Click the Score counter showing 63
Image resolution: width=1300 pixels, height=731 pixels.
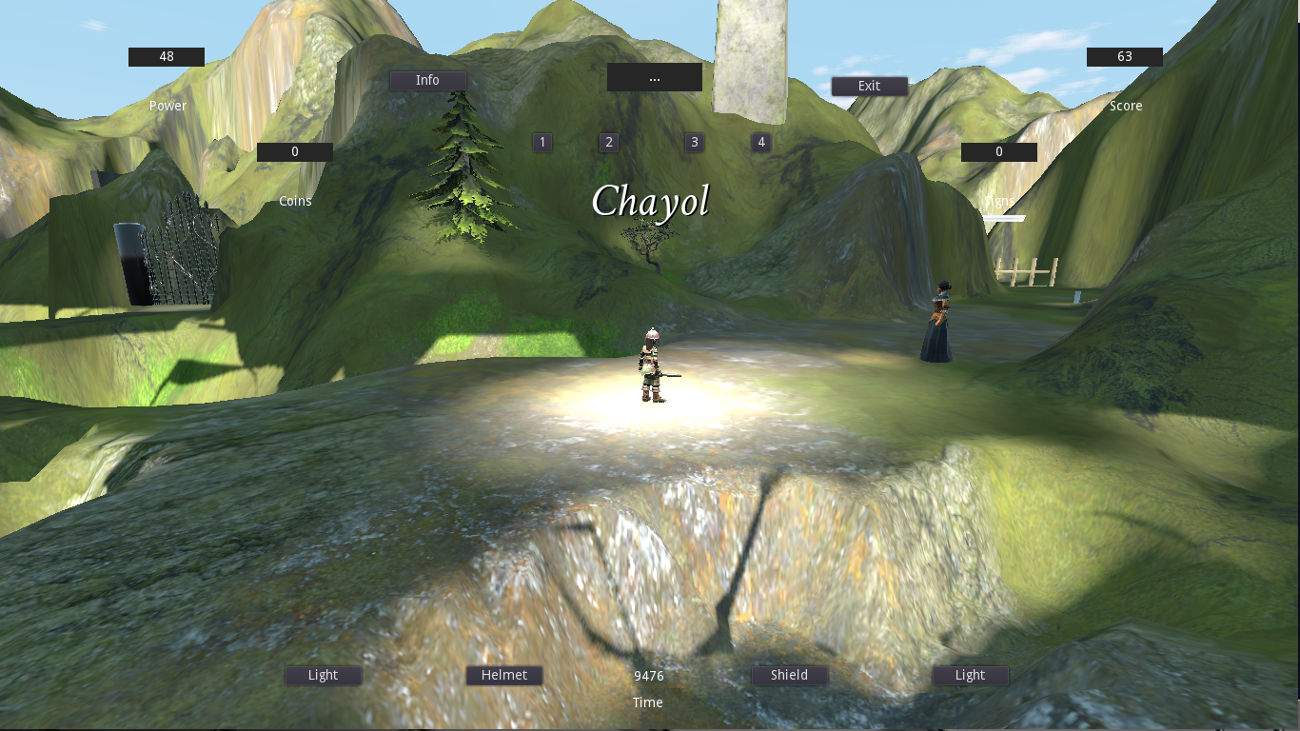pyautogui.click(x=1123, y=56)
